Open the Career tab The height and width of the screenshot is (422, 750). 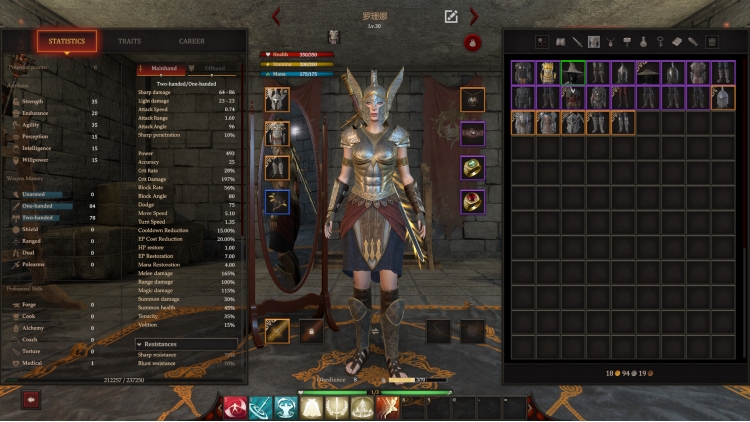pos(192,41)
